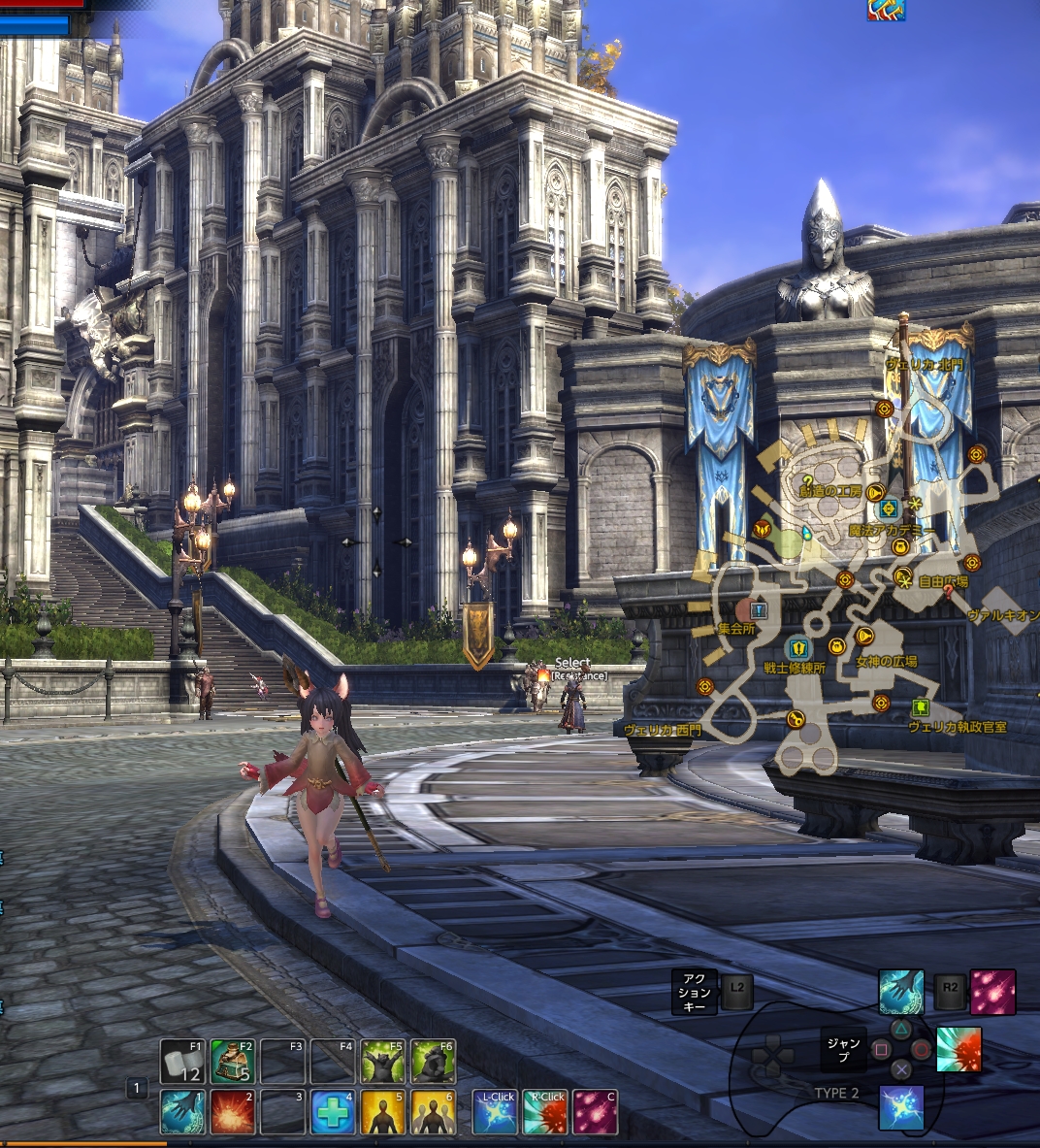
Task: Click the yellow question mark at 創造の工房
Action: 808,480
